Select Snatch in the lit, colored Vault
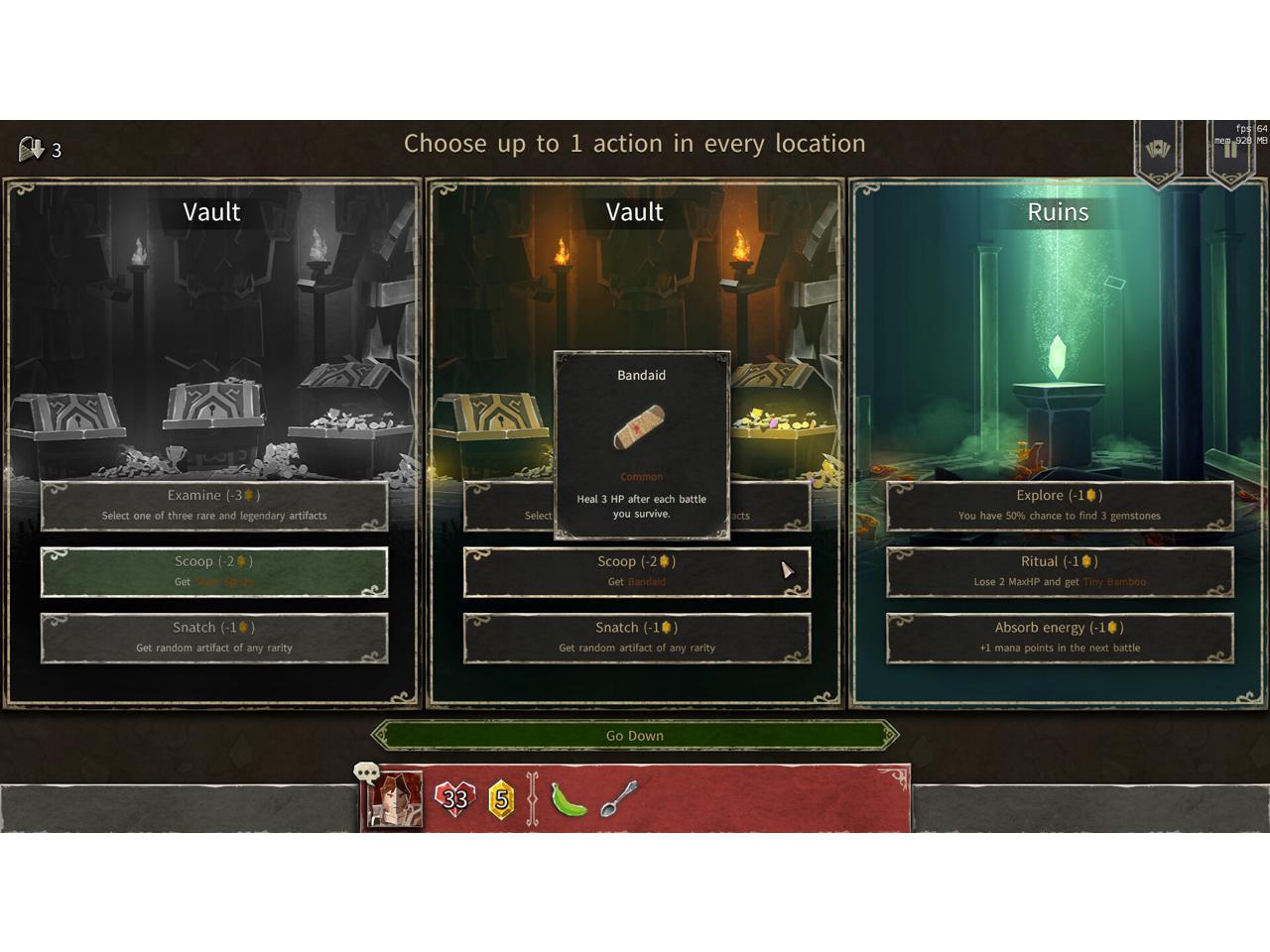 click(636, 637)
